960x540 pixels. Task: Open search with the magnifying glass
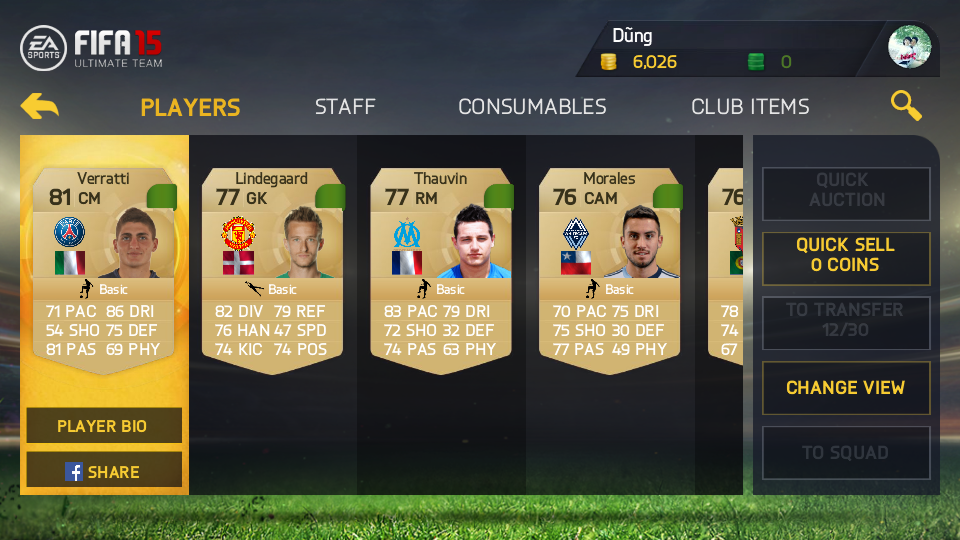(x=905, y=105)
